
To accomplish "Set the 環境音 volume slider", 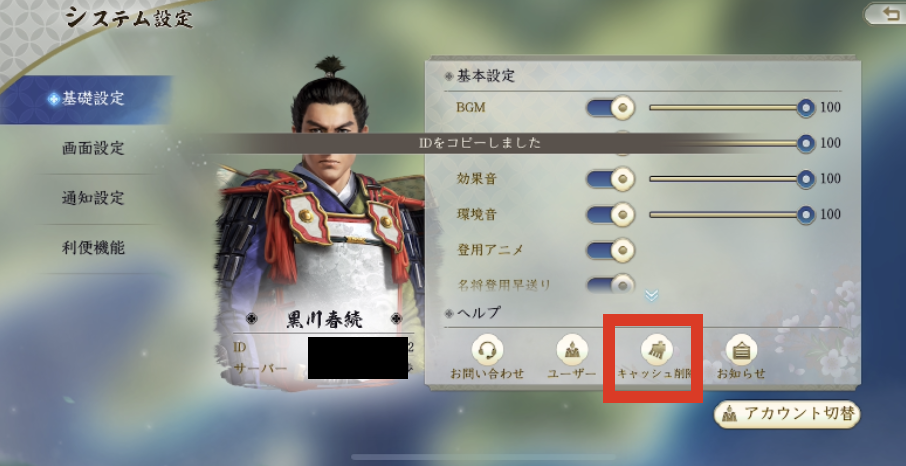I will (x=728, y=214).
